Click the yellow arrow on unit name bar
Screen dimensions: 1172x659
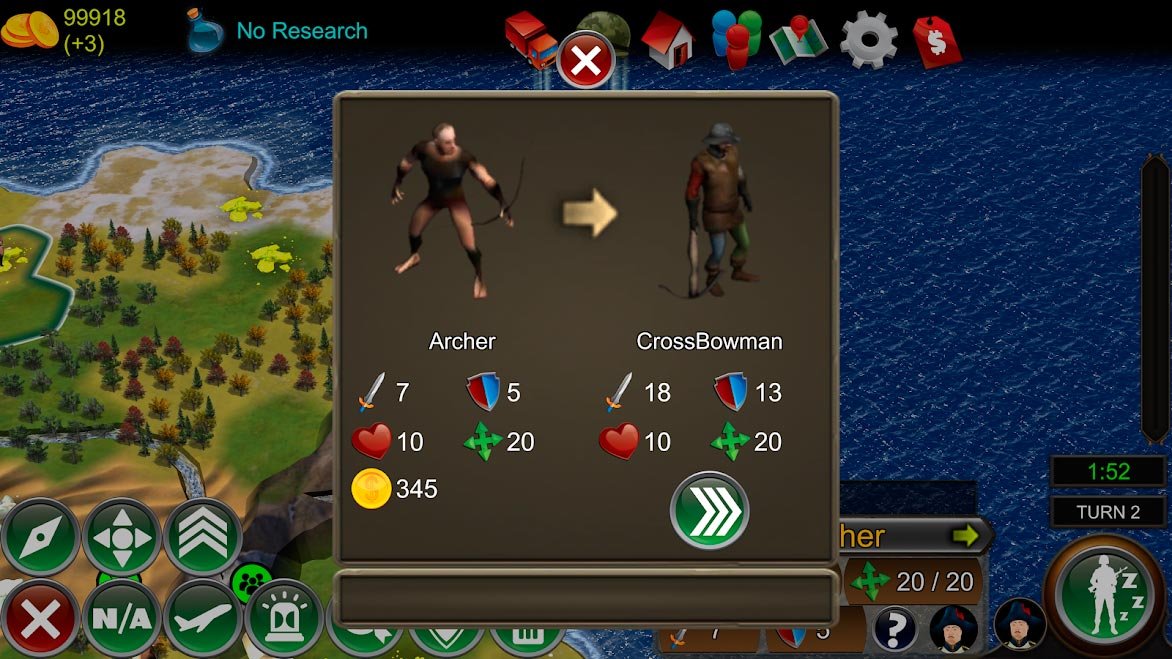[964, 536]
